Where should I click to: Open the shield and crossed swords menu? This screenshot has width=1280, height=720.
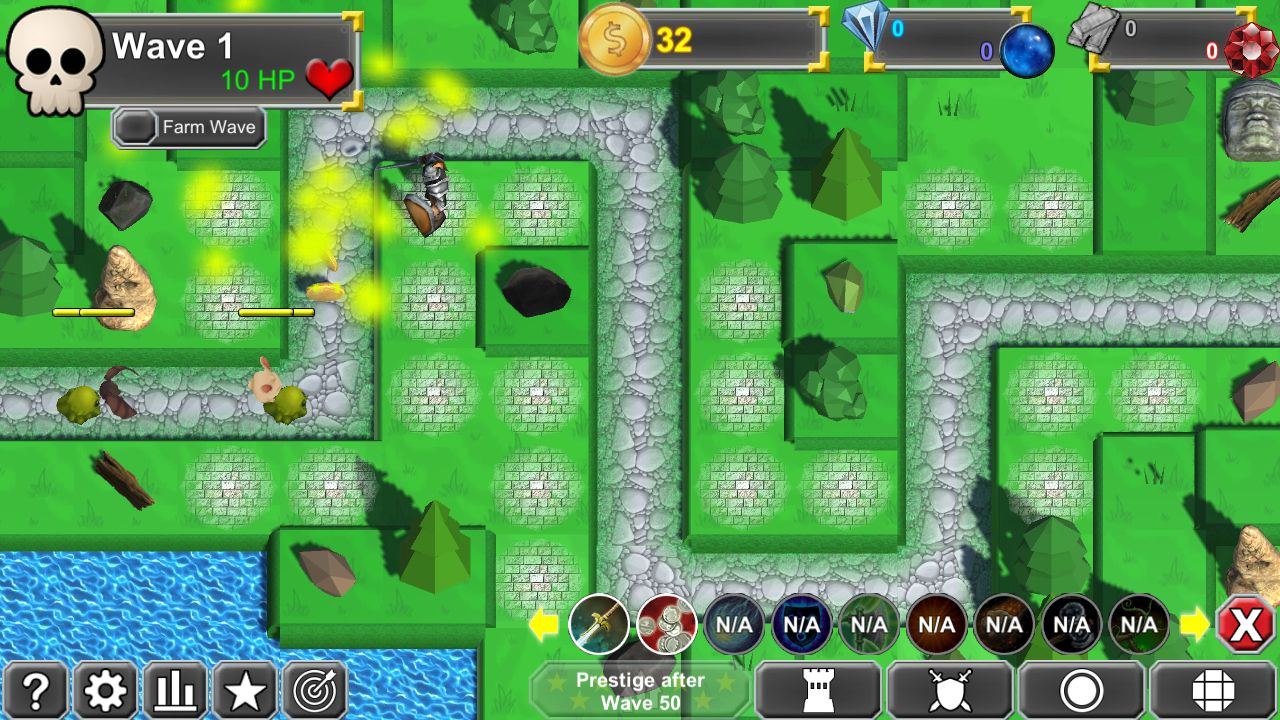(949, 691)
